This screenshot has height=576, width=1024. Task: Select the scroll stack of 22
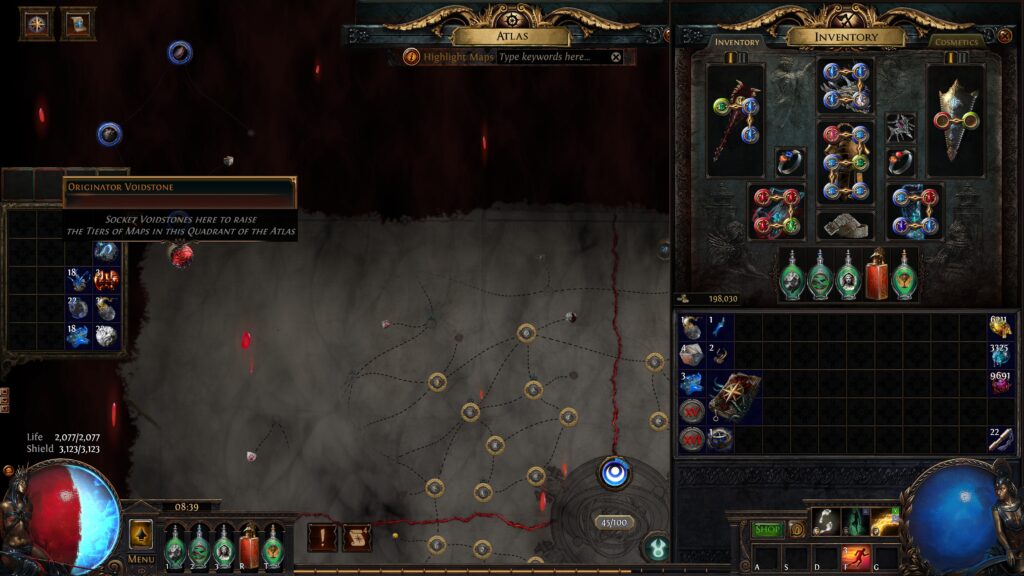pyautogui.click(x=999, y=439)
